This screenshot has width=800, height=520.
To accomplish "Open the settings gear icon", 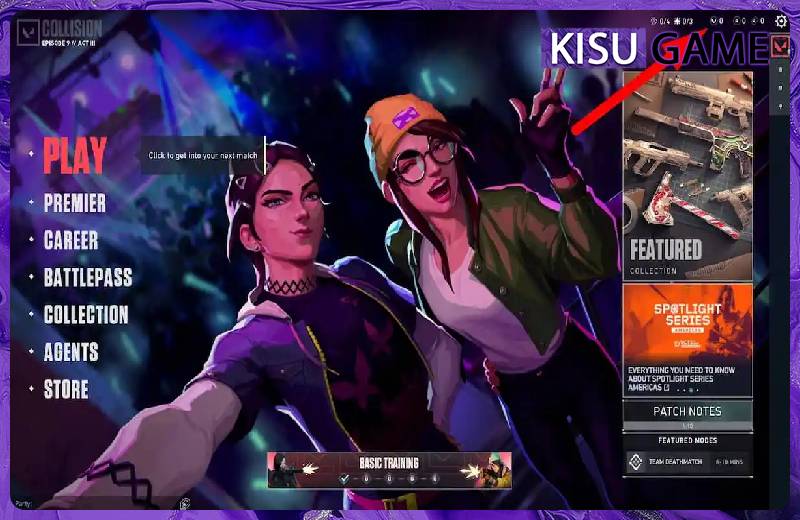I will pos(781,20).
